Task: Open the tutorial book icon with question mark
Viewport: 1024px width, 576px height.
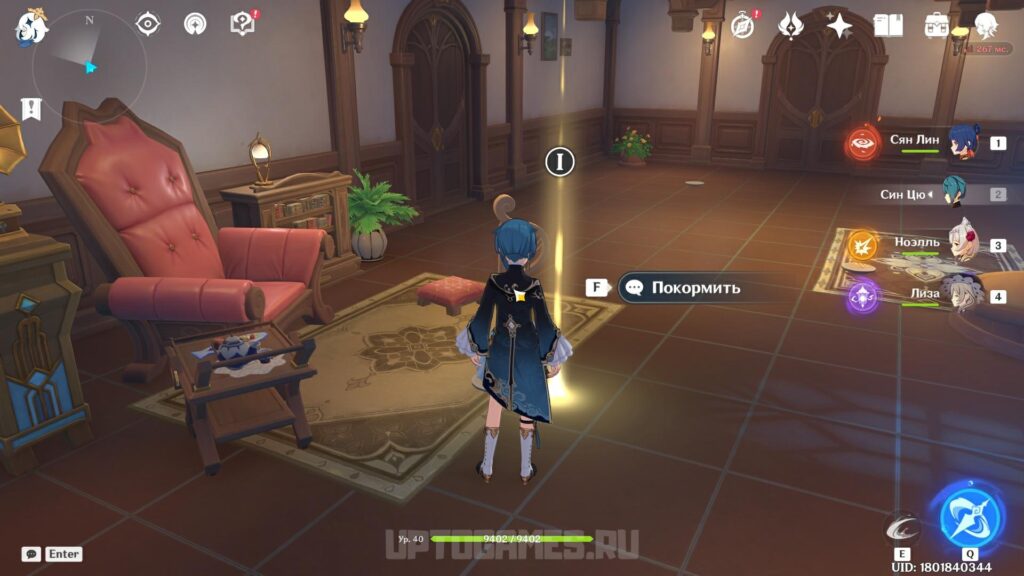Action: [x=242, y=24]
